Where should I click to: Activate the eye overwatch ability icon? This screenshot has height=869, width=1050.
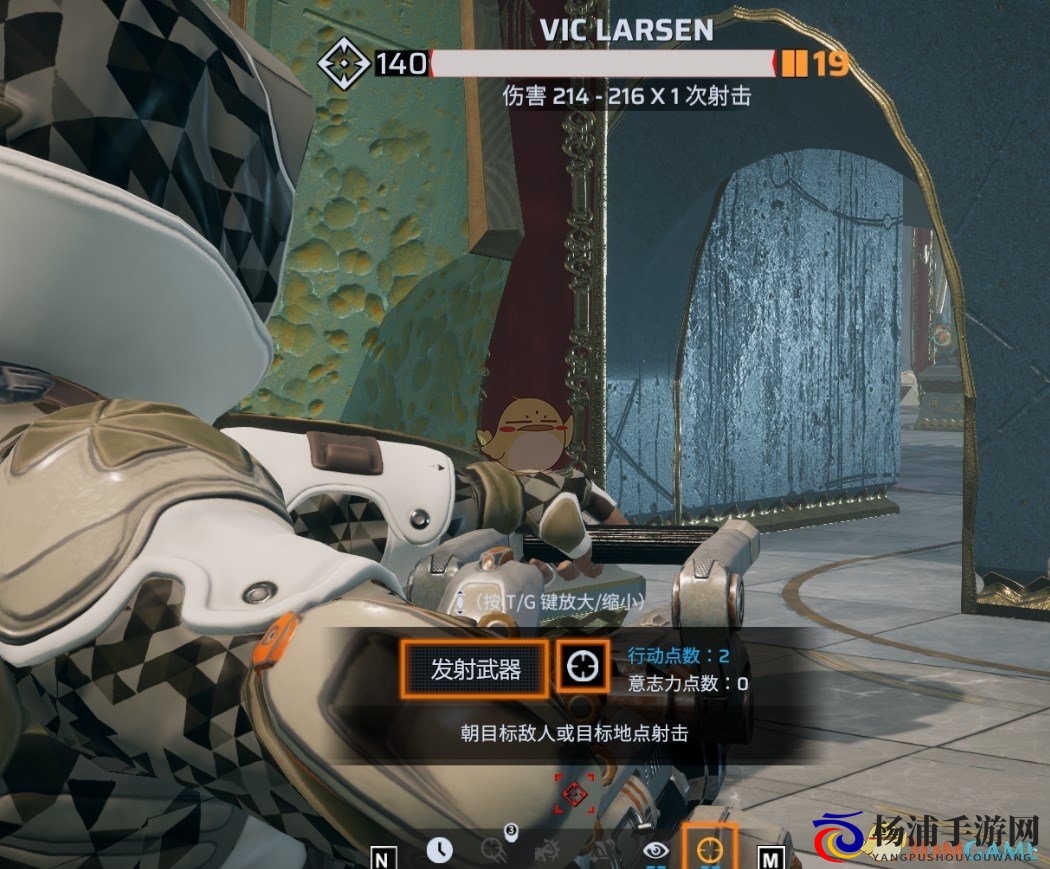(x=656, y=850)
